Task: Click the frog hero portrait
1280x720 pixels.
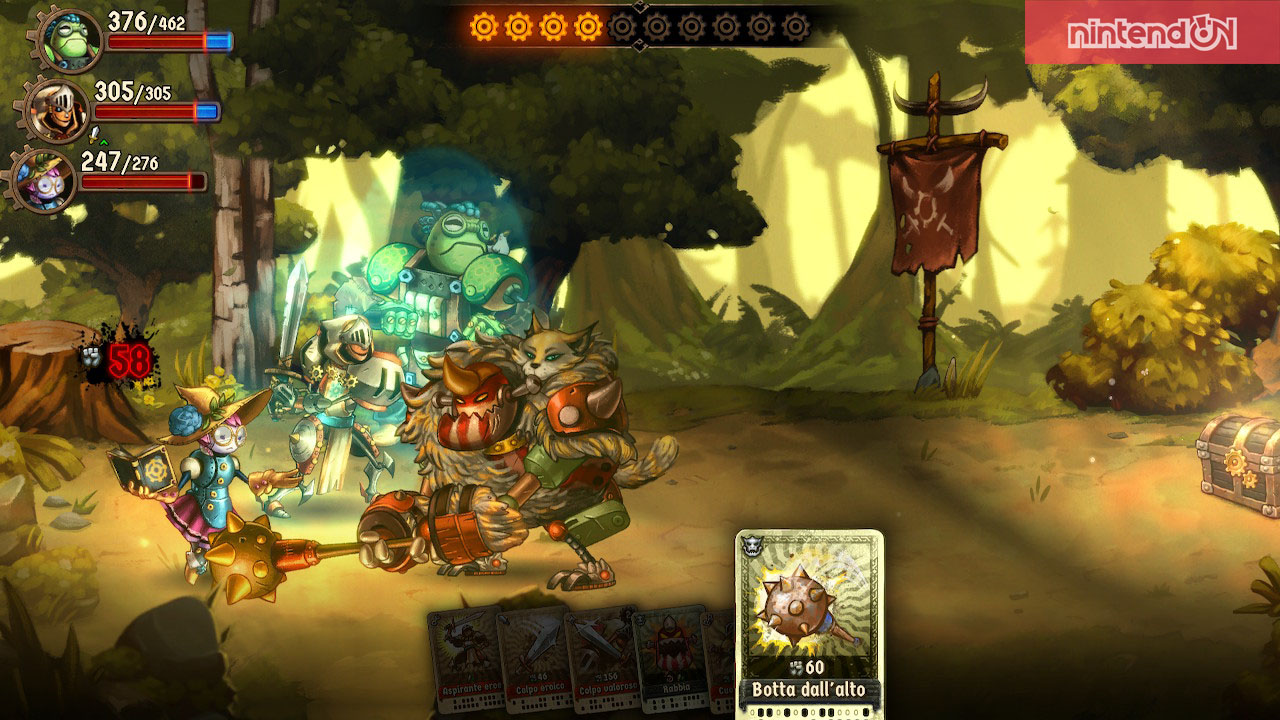Action: (x=71, y=39)
